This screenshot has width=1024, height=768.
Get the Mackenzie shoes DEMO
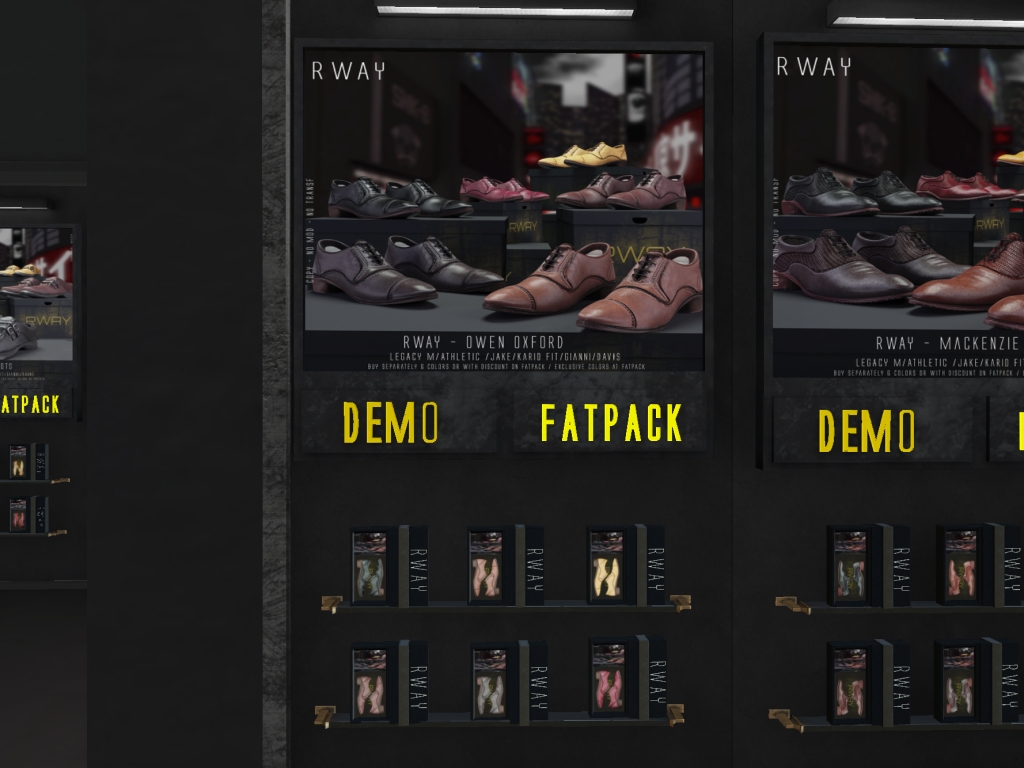868,430
